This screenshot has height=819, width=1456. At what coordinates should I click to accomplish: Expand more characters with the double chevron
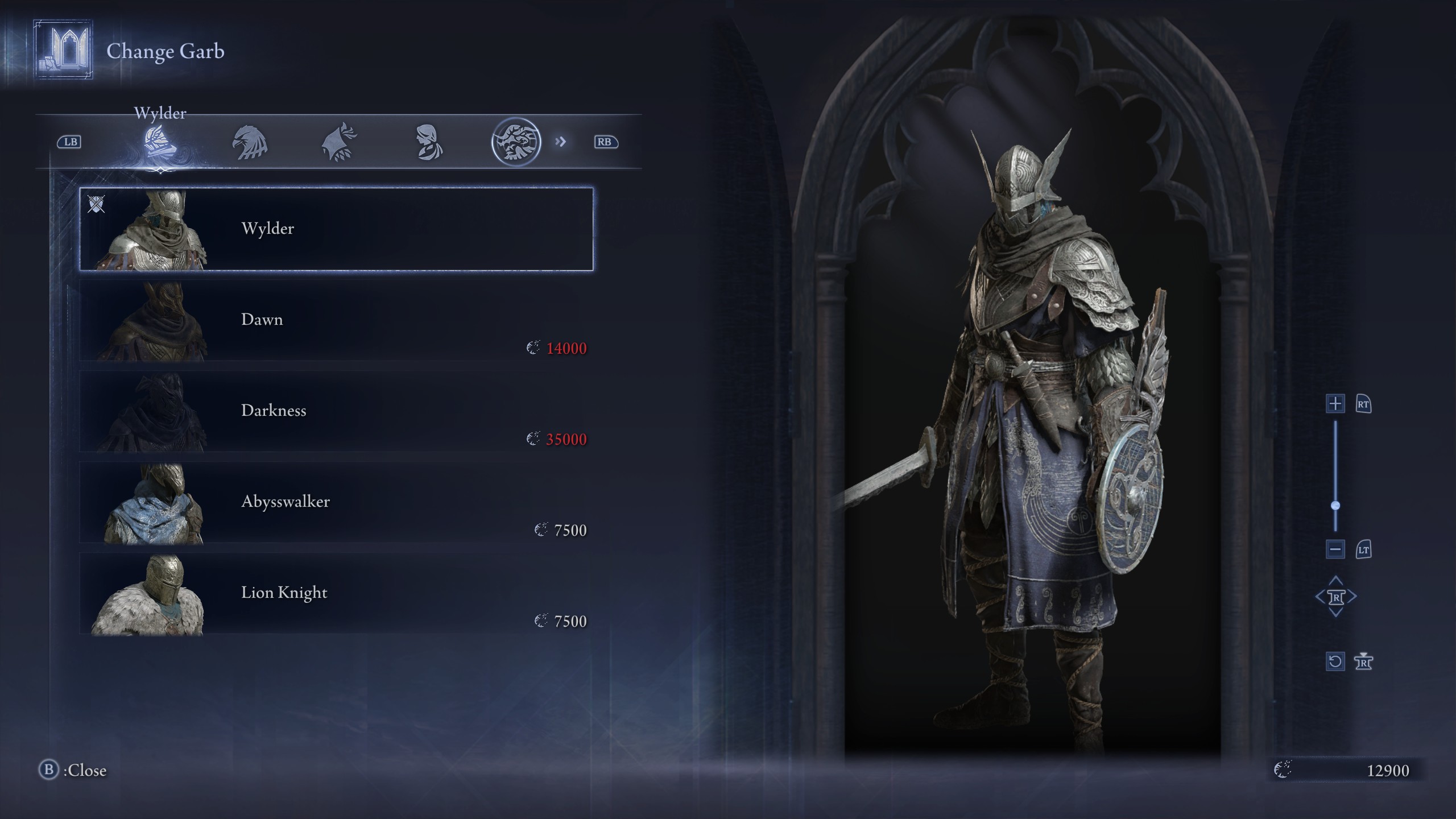561,143
